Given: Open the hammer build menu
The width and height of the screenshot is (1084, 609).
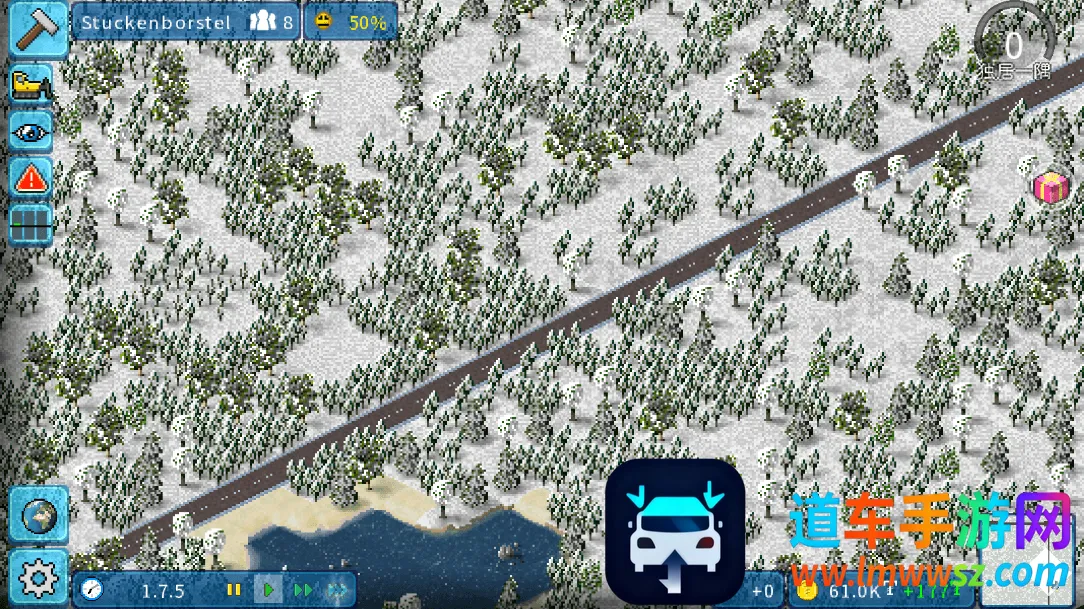Looking at the screenshot, I should click(38, 28).
